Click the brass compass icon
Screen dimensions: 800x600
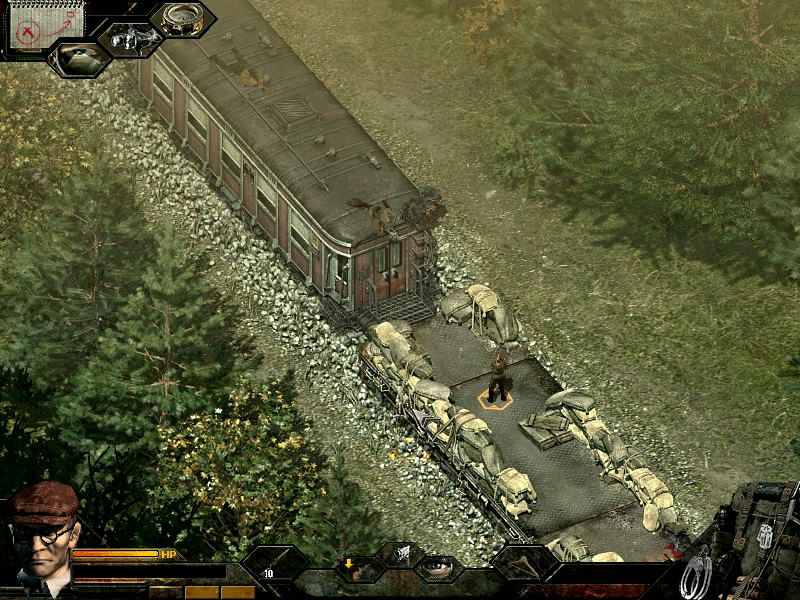point(182,19)
